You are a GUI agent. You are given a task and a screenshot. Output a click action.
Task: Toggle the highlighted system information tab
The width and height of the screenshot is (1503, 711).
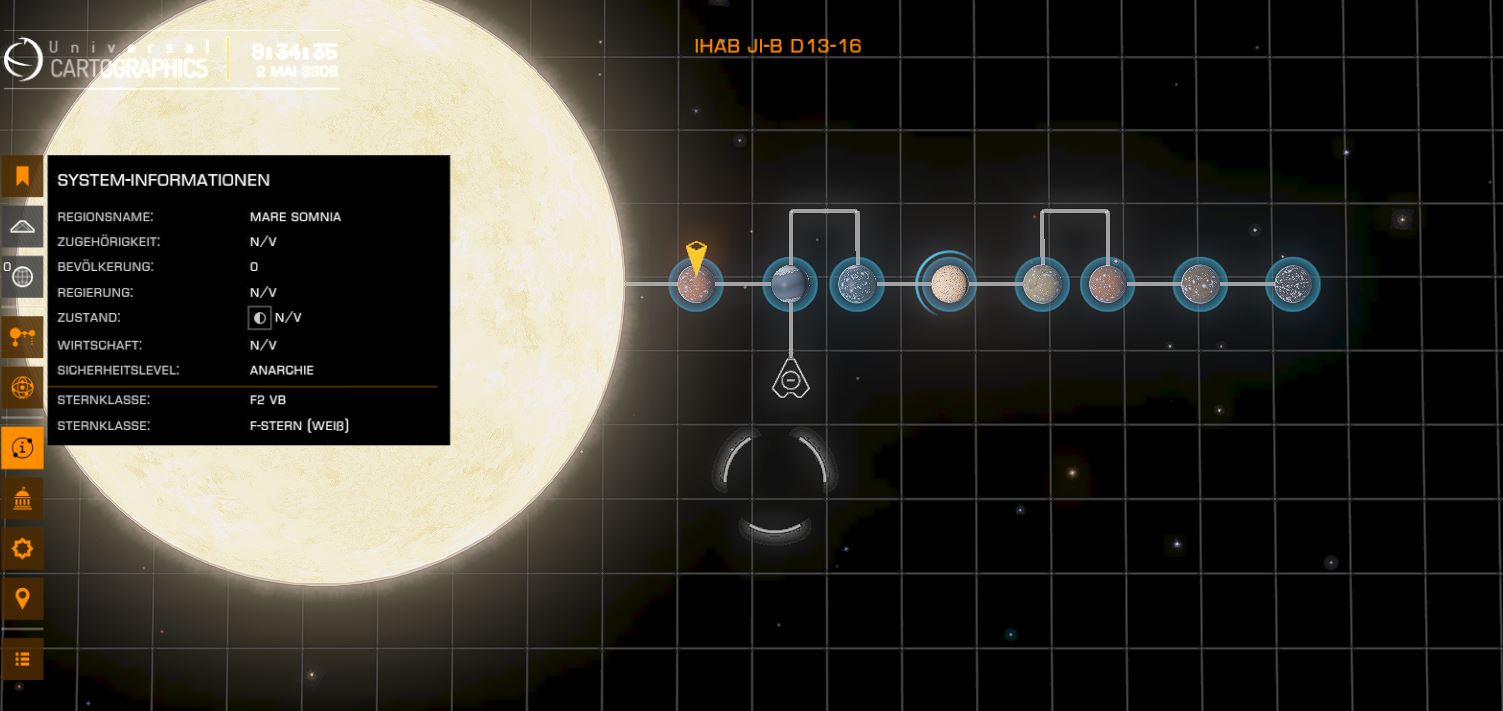coord(22,449)
